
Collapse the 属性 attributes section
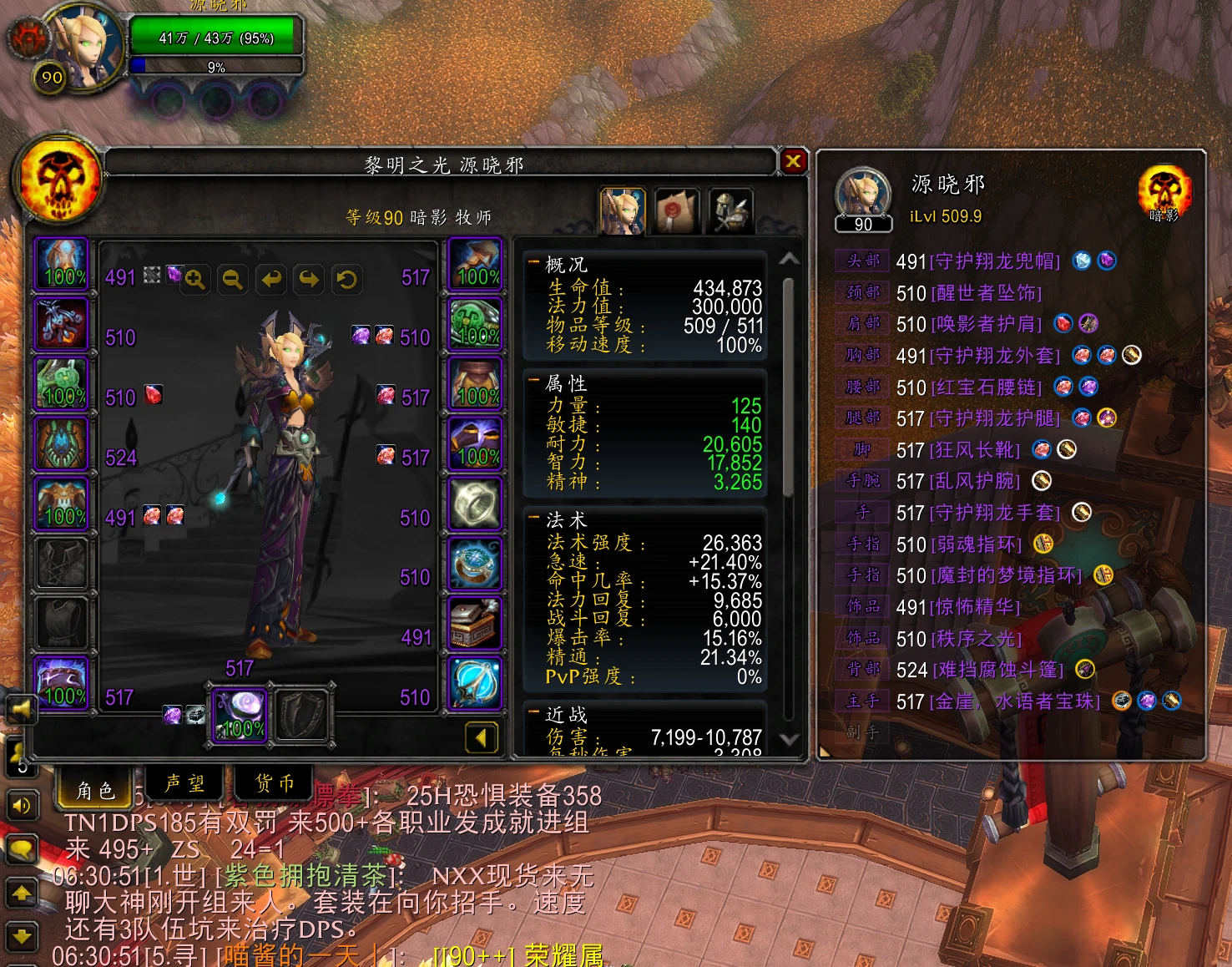coord(533,382)
